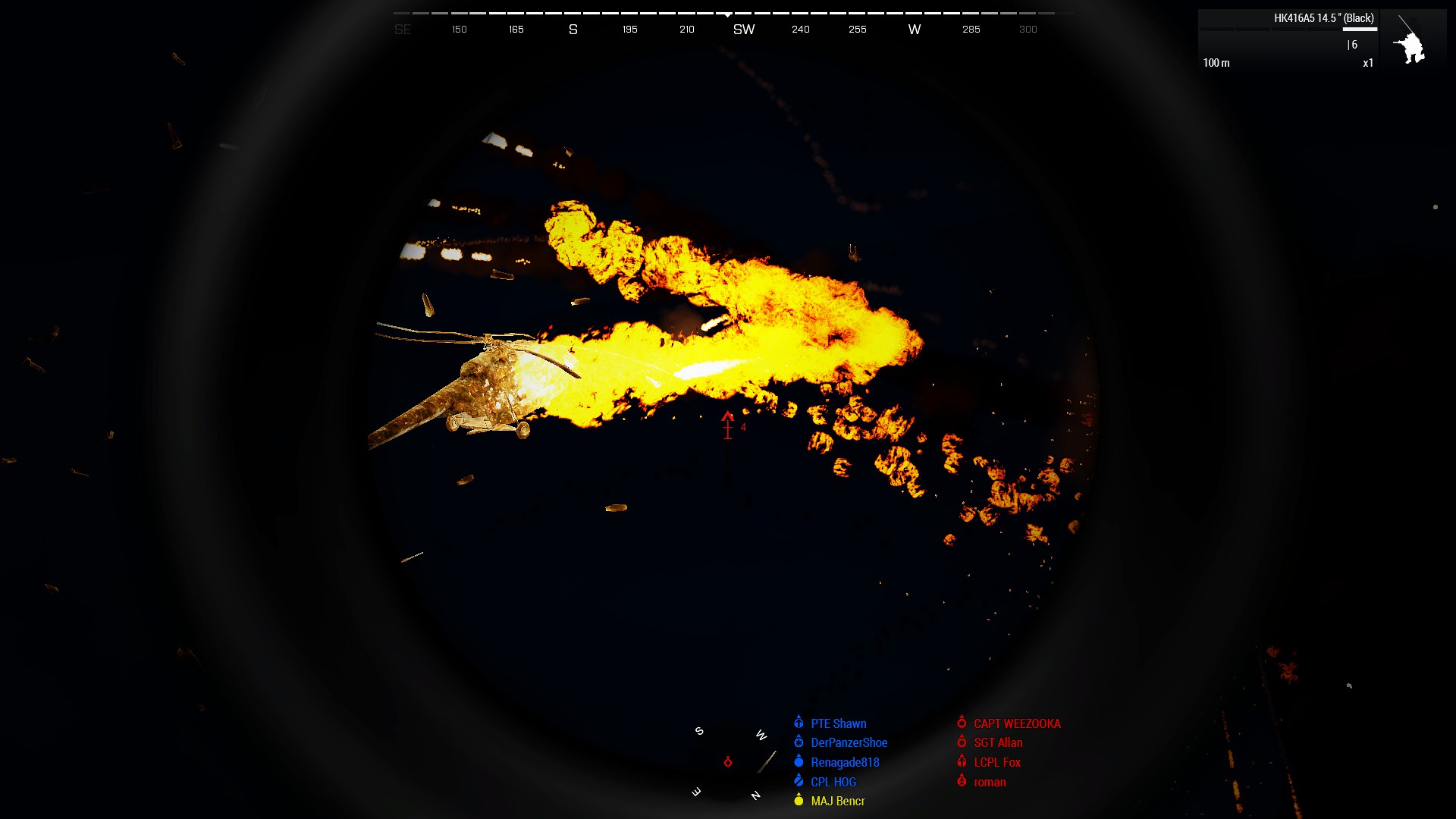Click the x1 magnification indicator

pyautogui.click(x=1367, y=63)
